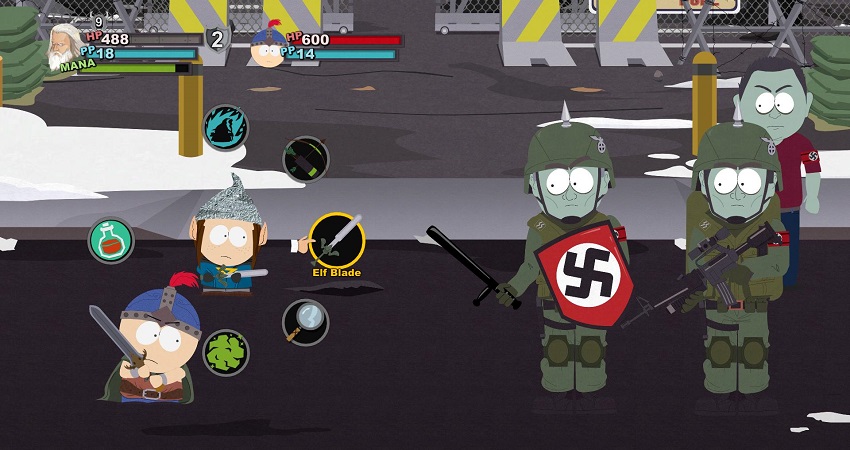This screenshot has width=850, height=450.
Task: Select the Elf Blade melee attack
Action: click(x=336, y=239)
